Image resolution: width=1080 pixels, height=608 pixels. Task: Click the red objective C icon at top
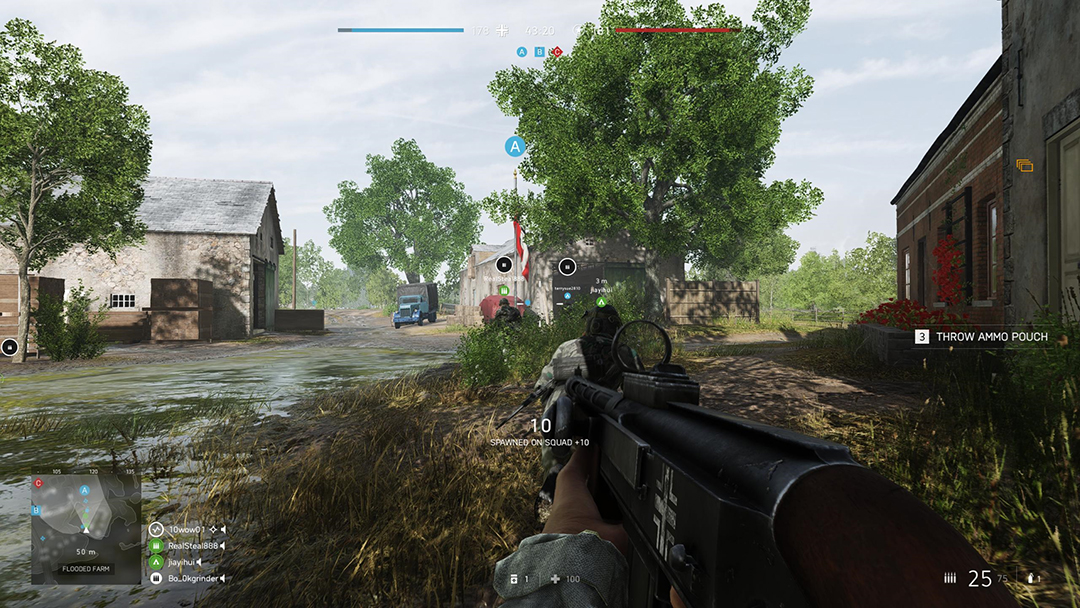(x=557, y=51)
